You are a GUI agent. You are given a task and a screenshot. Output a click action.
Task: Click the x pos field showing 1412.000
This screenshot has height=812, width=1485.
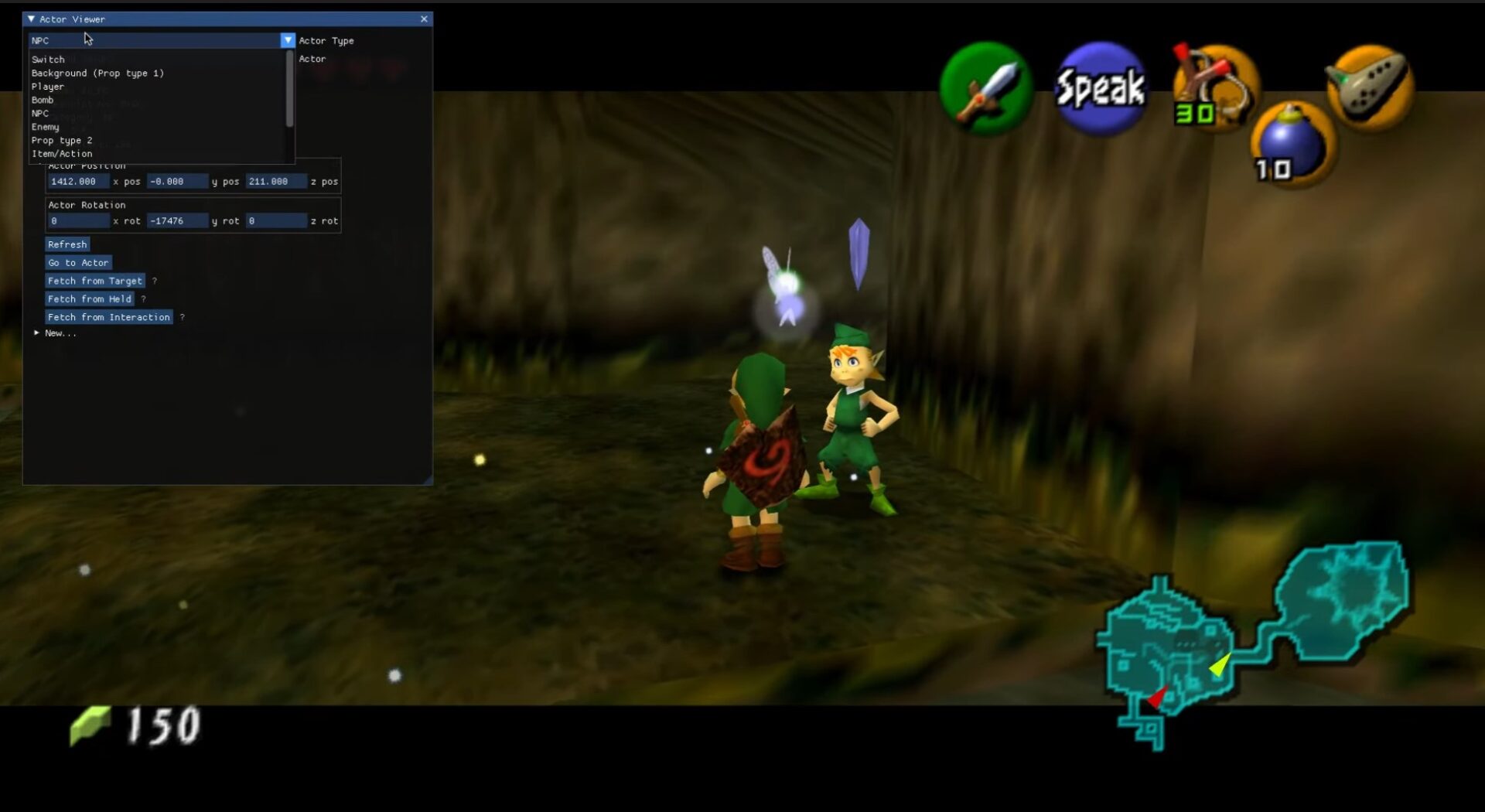tap(77, 181)
